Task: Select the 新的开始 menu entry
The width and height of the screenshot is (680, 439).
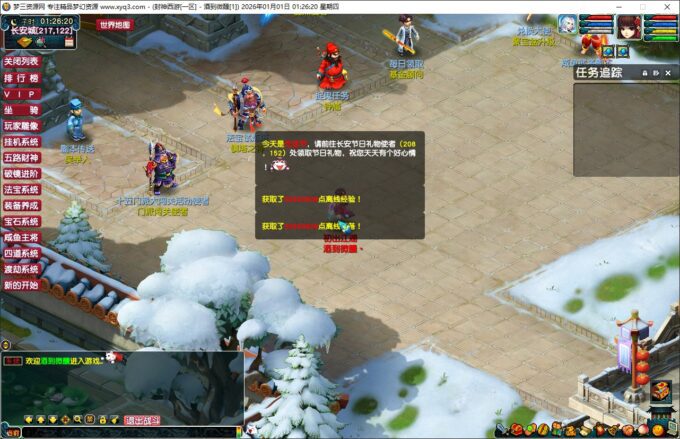Action: [22, 285]
